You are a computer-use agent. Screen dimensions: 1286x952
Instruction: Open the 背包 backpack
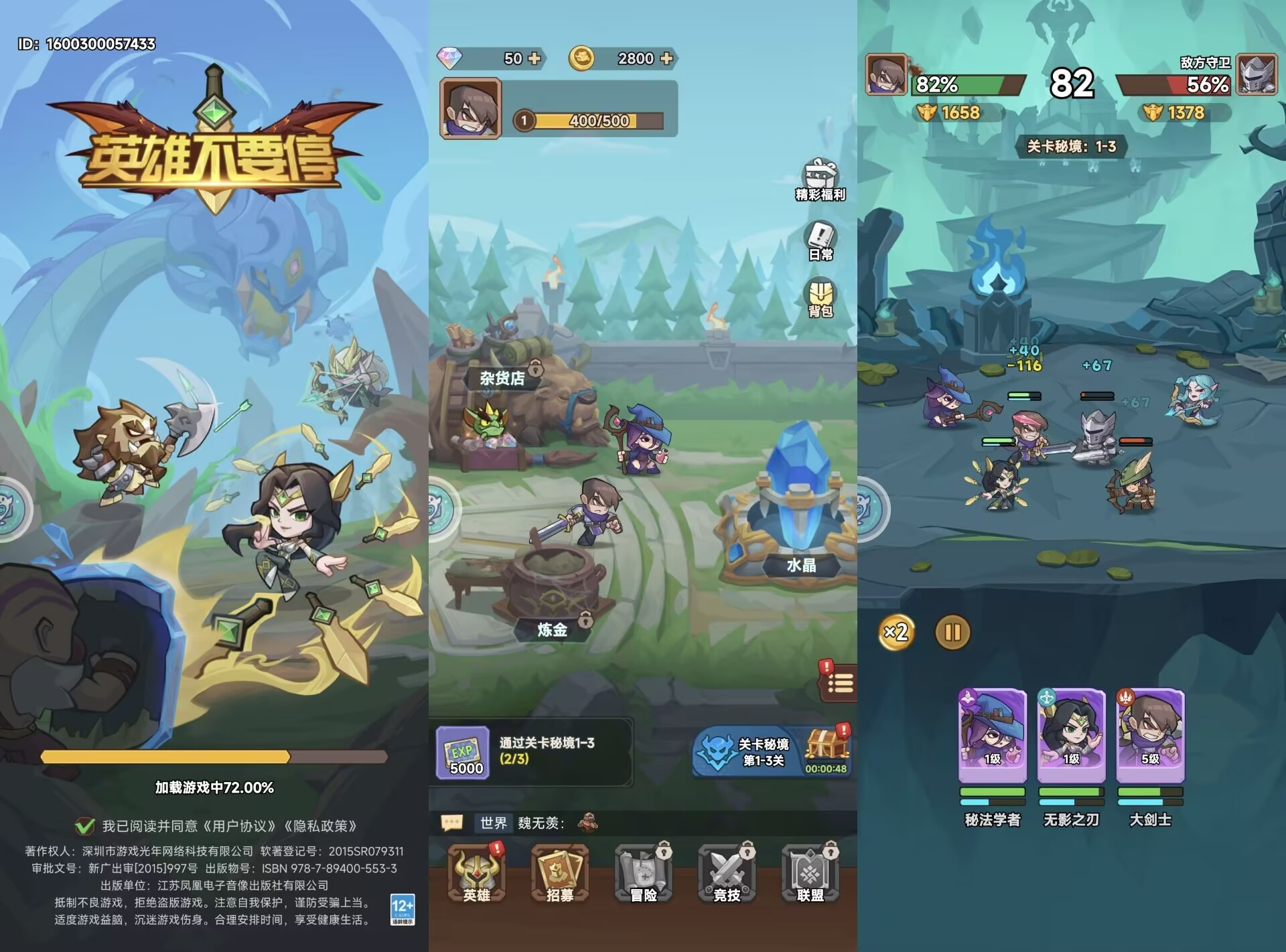pos(820,299)
